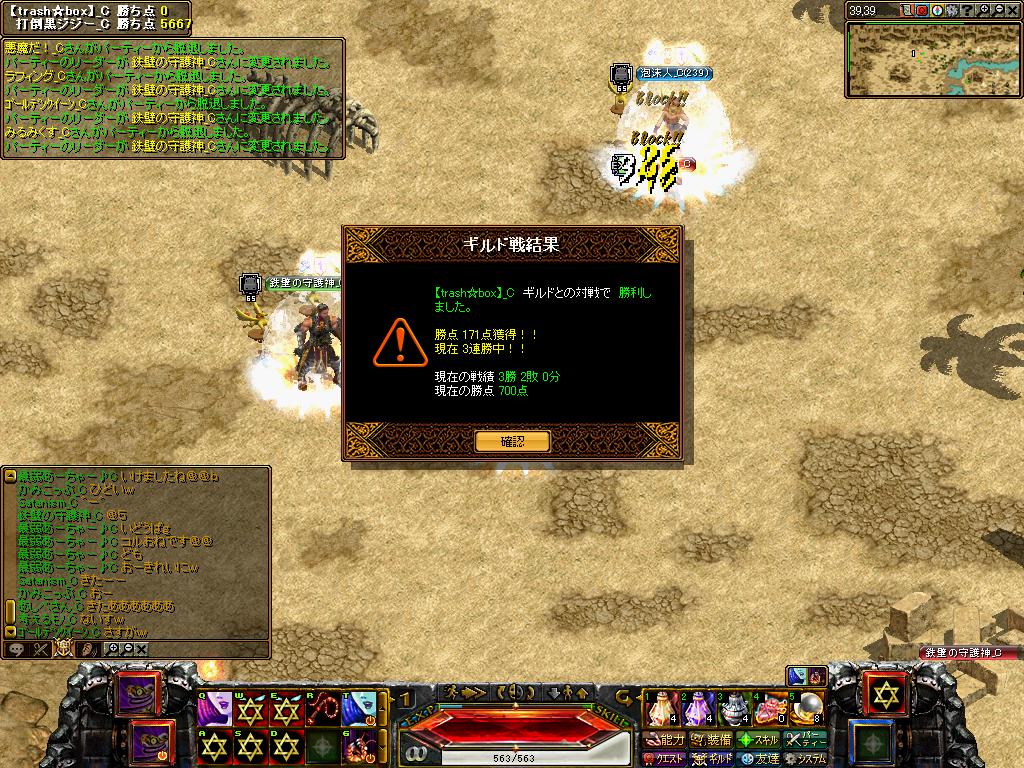This screenshot has width=1024, height=768.
Task: Close the chat window with its X
Action: (142, 649)
